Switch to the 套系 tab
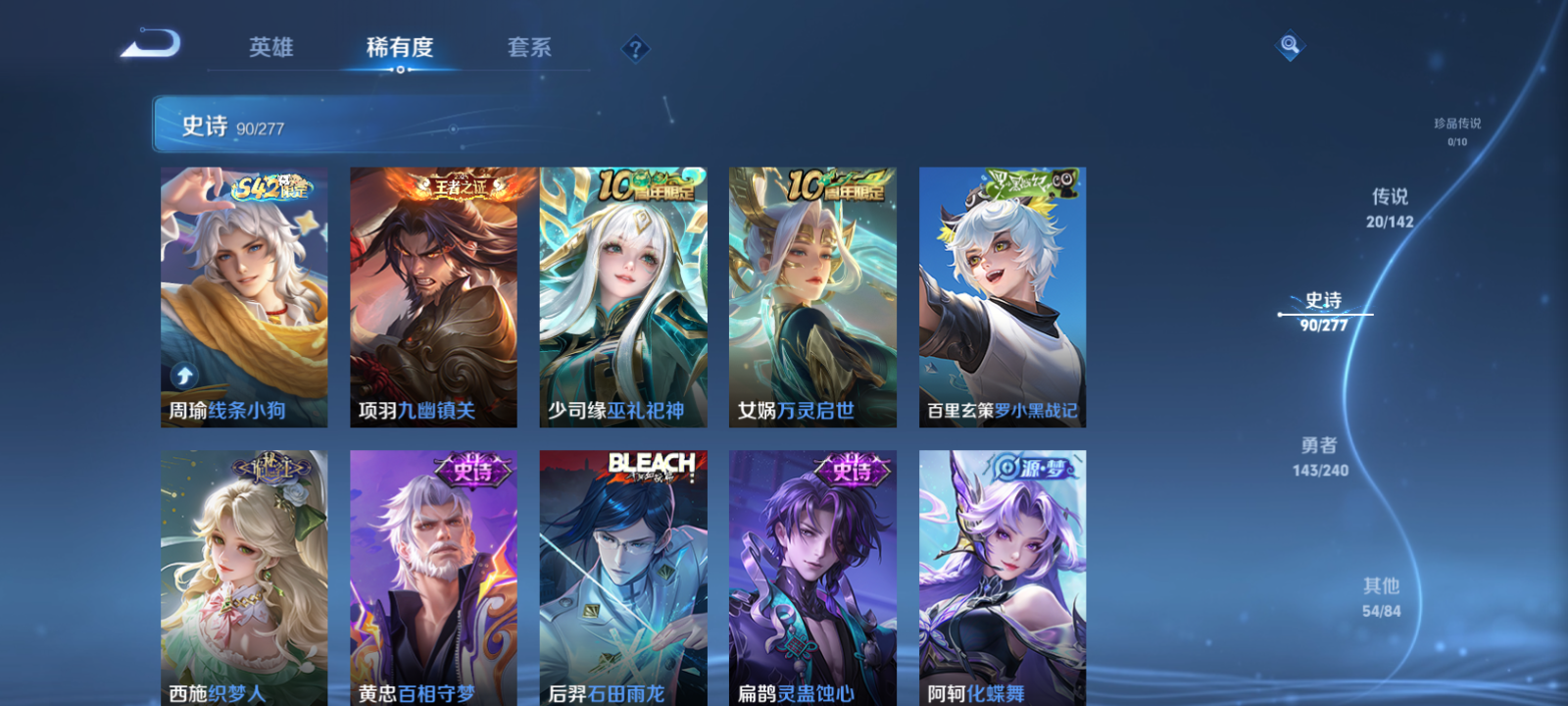The height and width of the screenshot is (706, 1568). (527, 48)
